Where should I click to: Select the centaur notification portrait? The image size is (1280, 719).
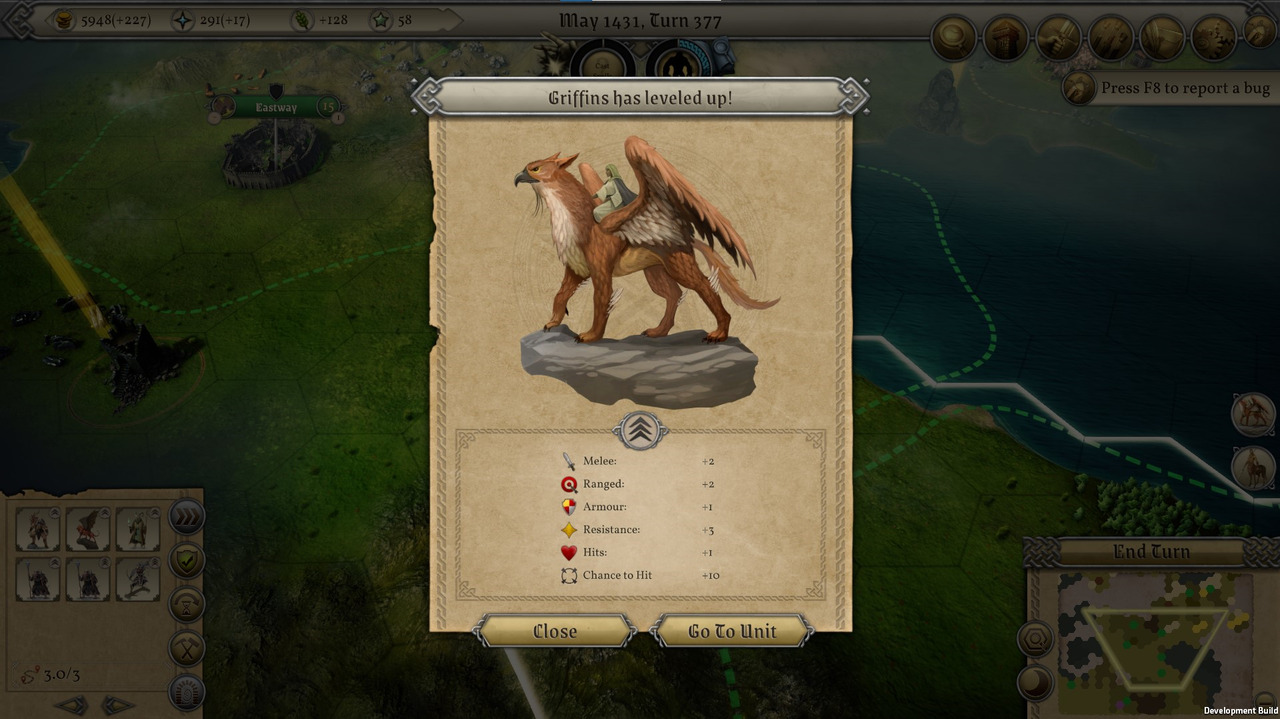coord(1253,468)
